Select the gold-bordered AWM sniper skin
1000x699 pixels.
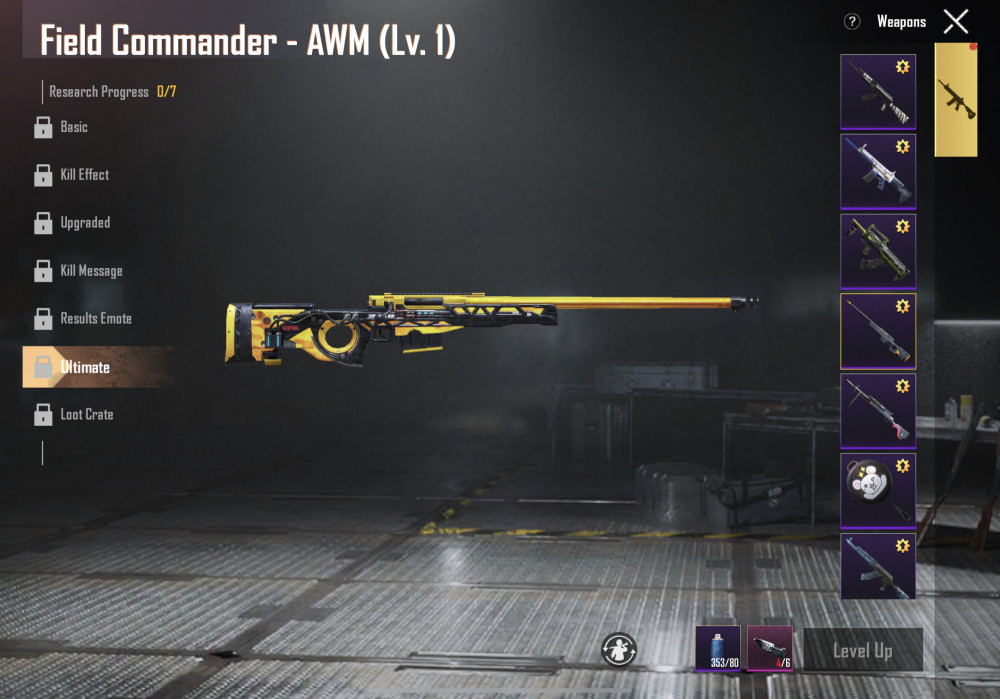(x=877, y=331)
